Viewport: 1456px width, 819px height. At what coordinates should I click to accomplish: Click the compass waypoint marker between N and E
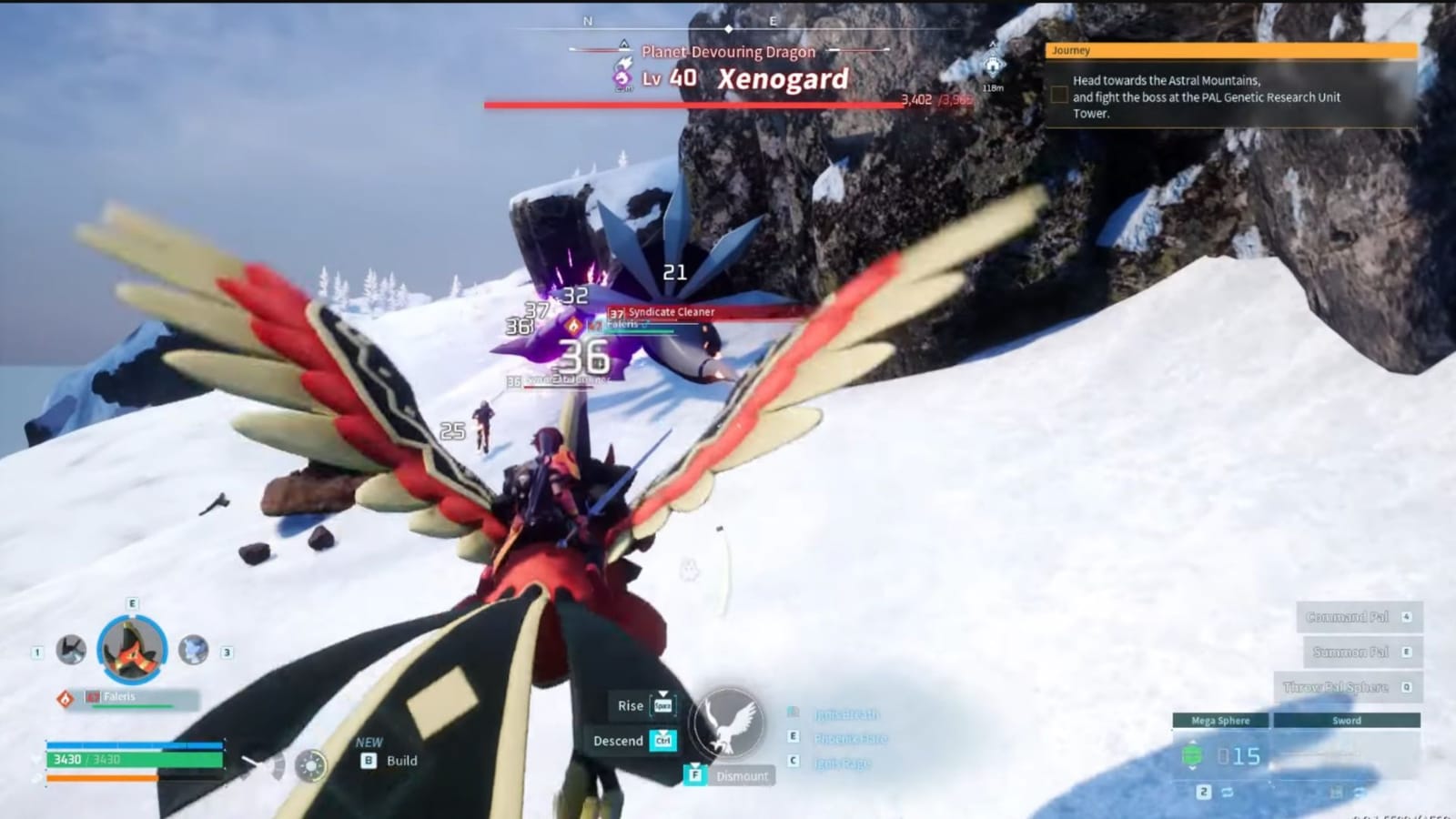pos(728,29)
